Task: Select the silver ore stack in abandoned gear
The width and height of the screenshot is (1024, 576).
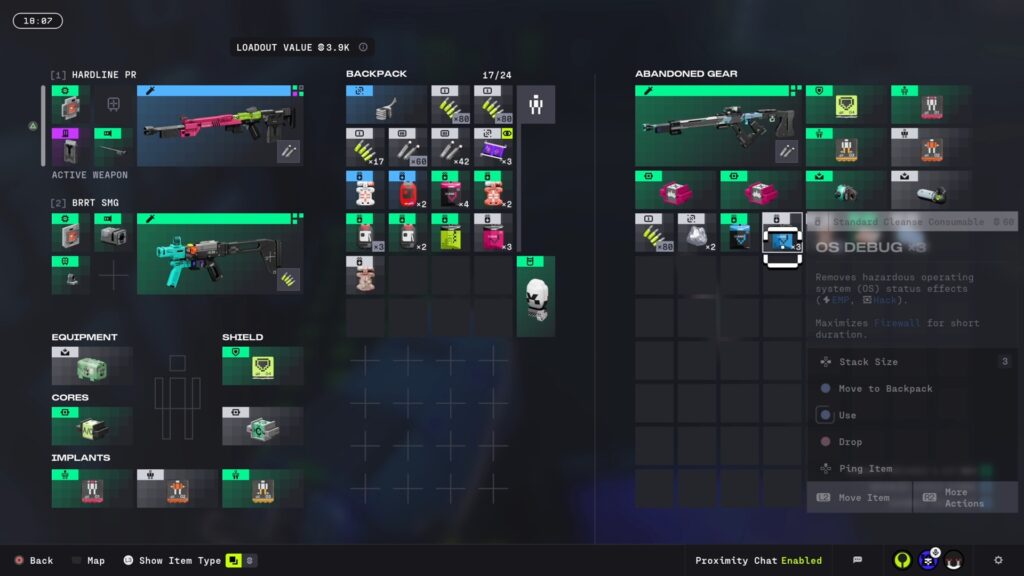Action: tap(697, 234)
